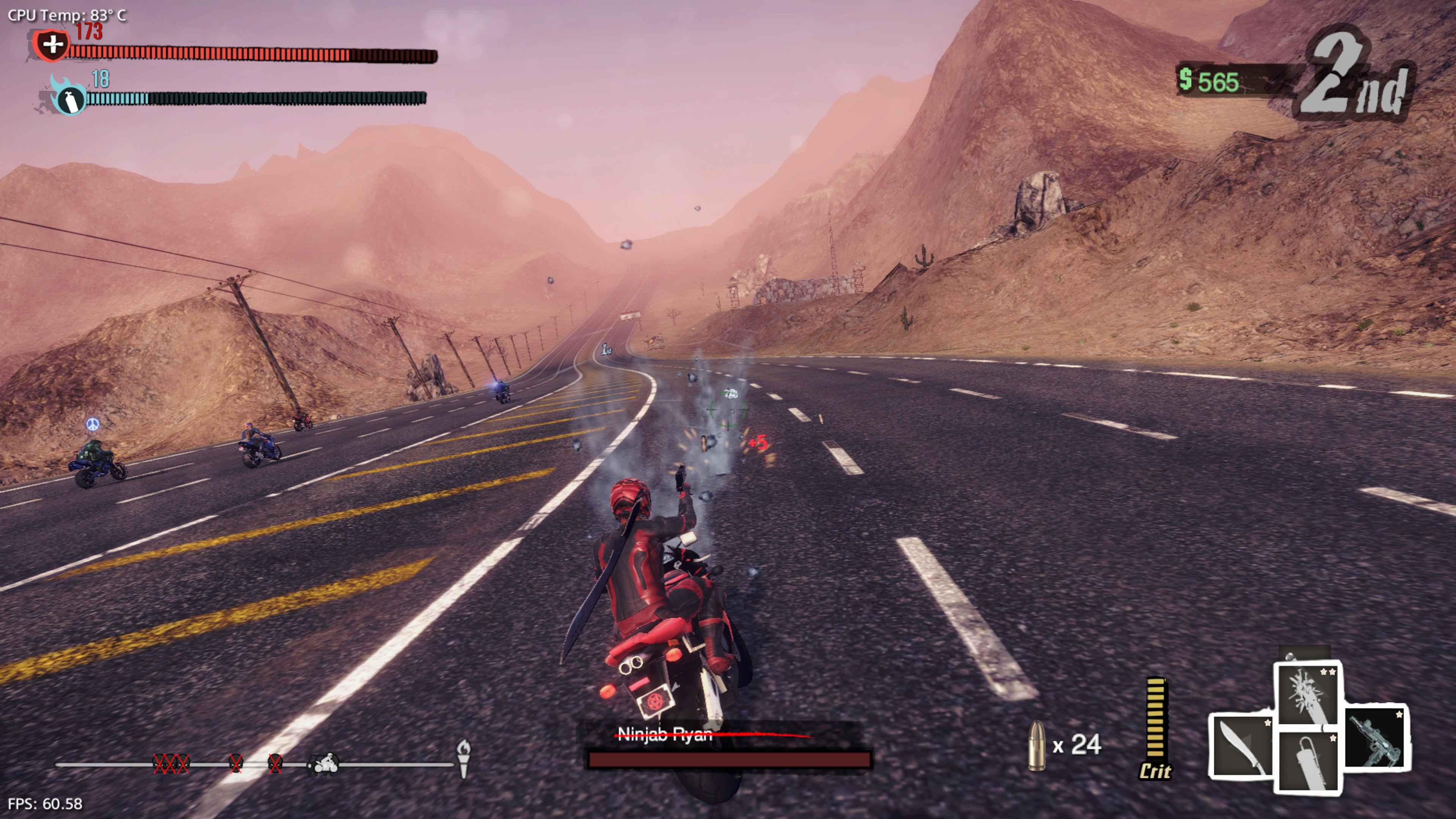The width and height of the screenshot is (1456, 819).
Task: Click the health shield cross icon
Action: pyautogui.click(x=52, y=45)
